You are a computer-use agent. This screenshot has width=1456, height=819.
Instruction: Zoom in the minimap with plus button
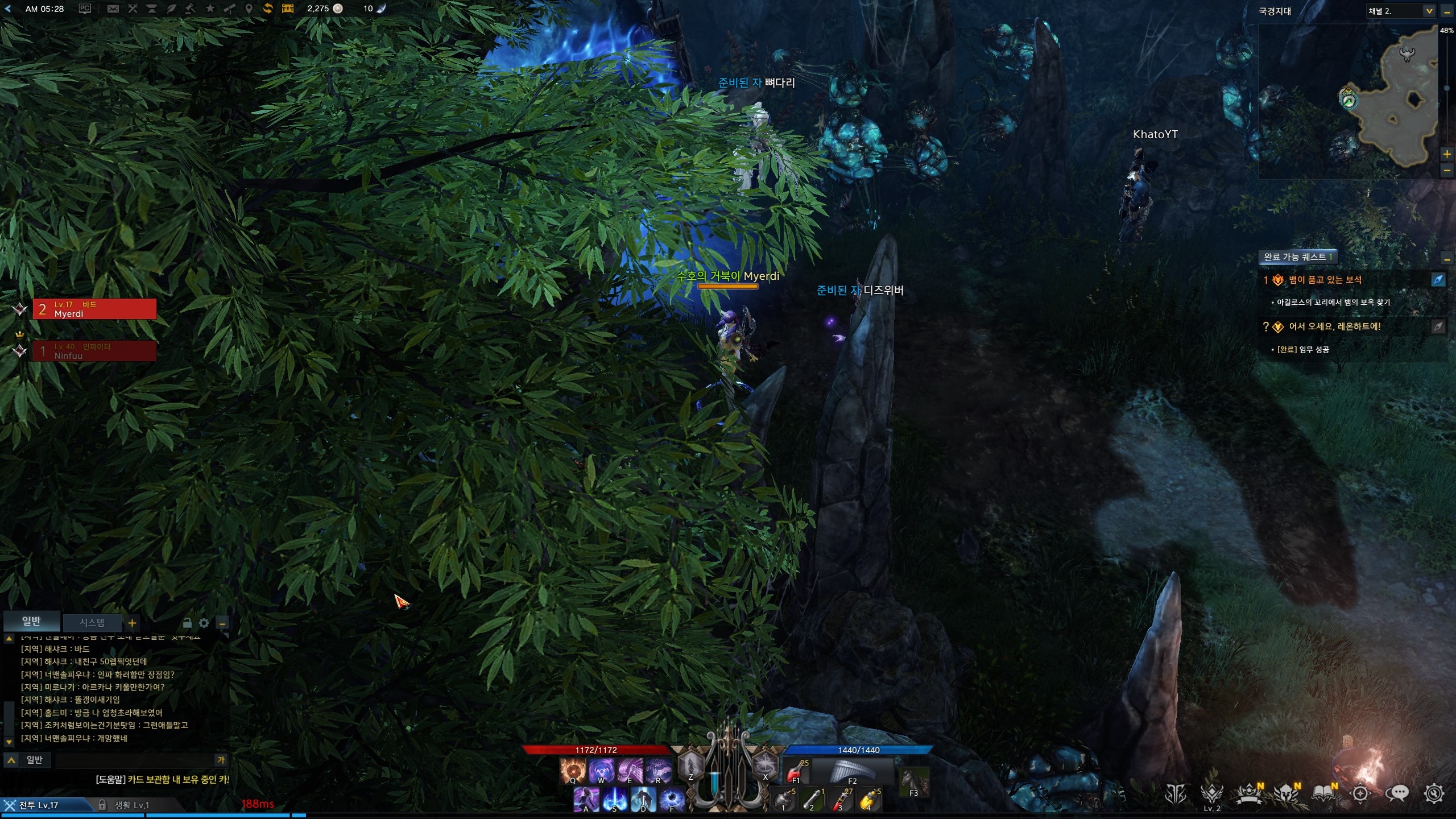click(1447, 154)
